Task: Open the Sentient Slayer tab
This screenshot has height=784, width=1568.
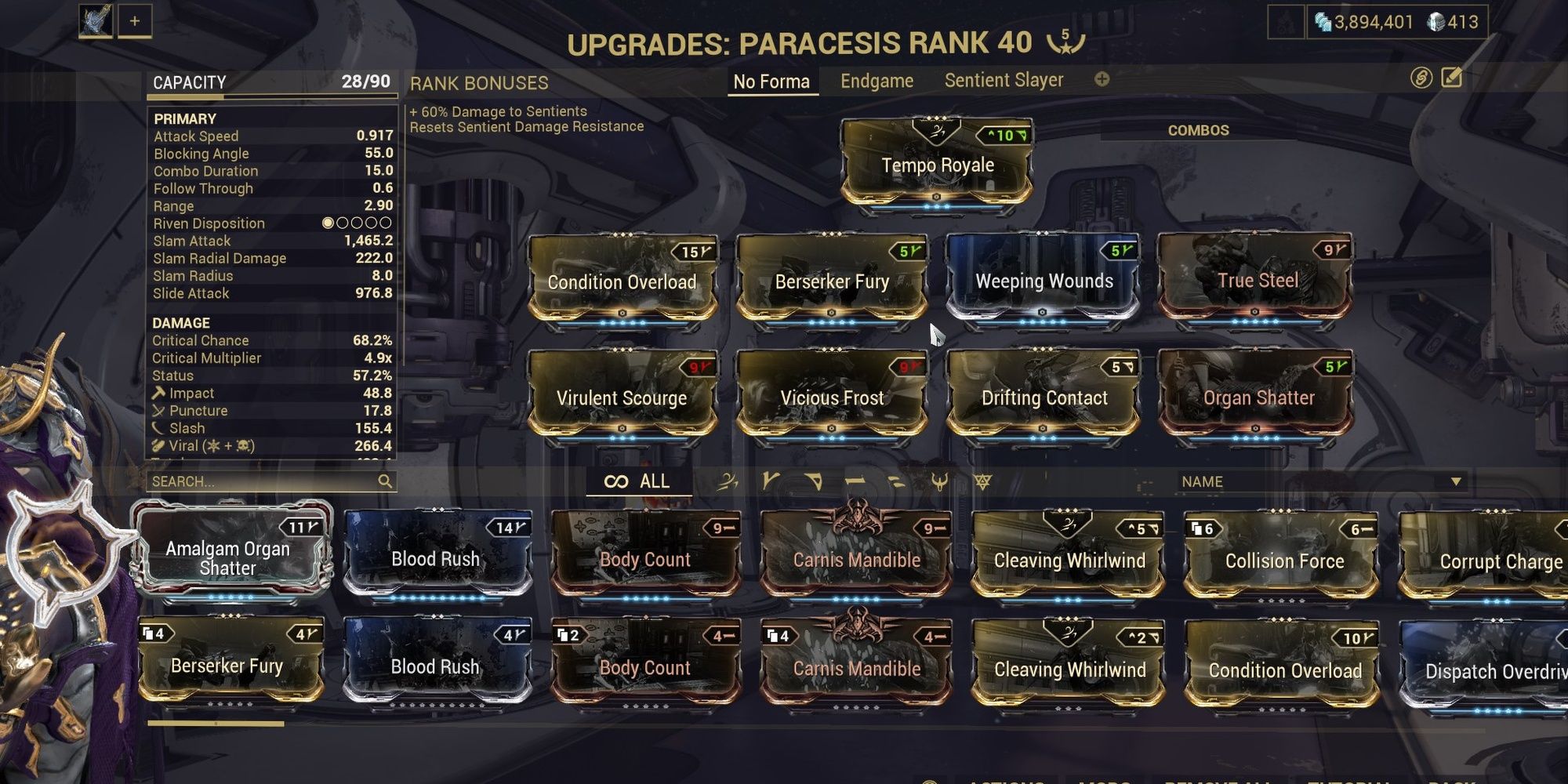Action: pyautogui.click(x=1004, y=79)
